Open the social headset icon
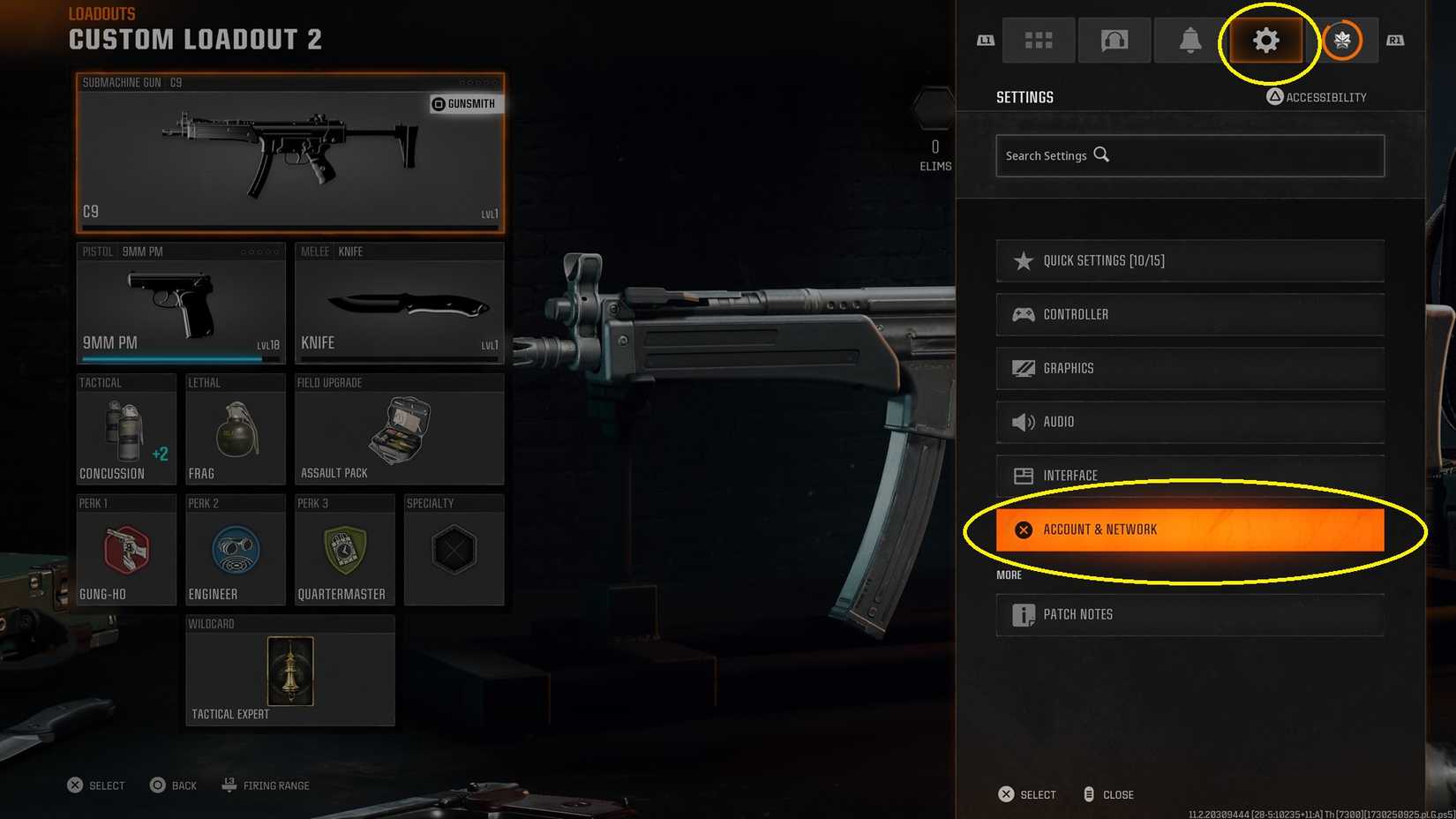 click(x=1114, y=40)
